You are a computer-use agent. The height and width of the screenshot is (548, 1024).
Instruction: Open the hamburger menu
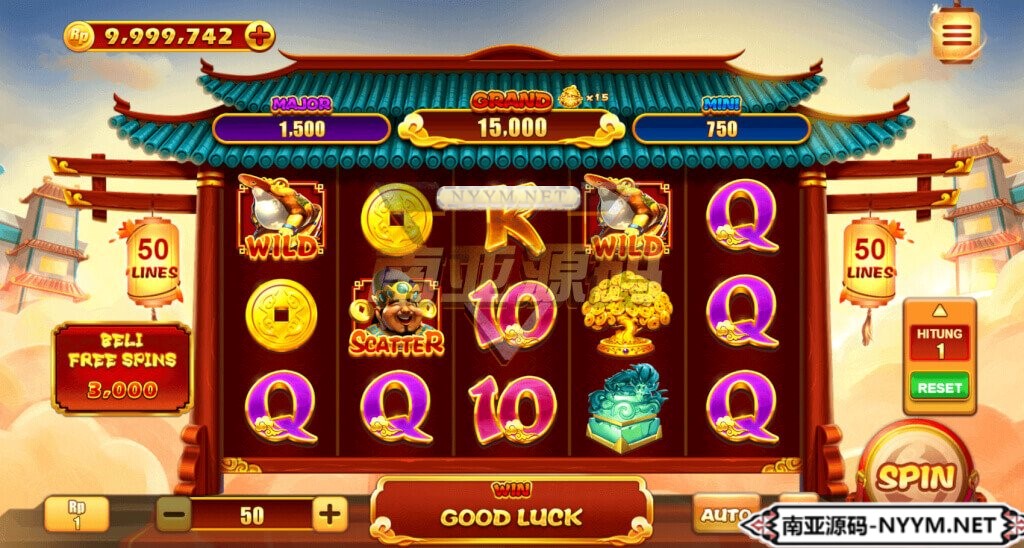(x=956, y=35)
